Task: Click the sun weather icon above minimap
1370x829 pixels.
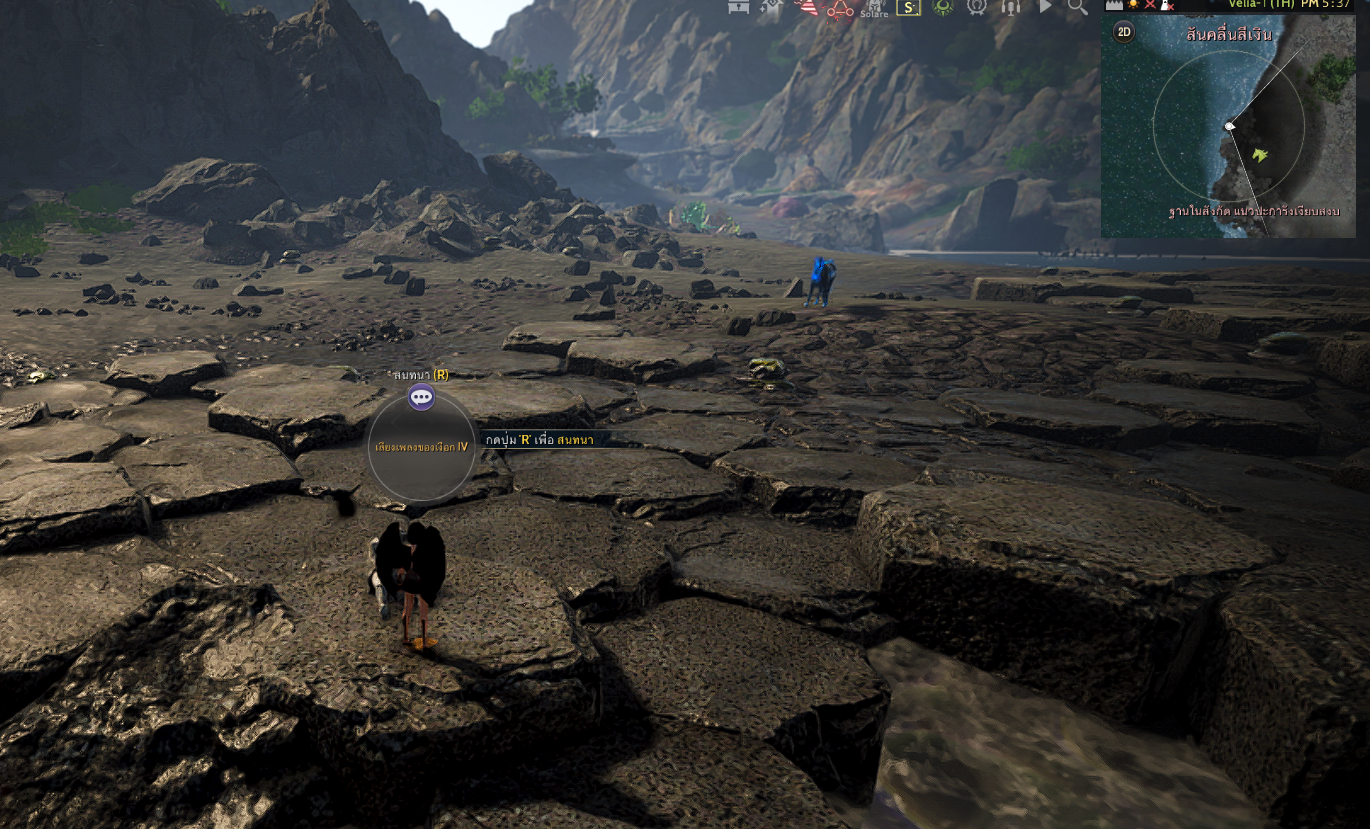Action: point(1133,4)
